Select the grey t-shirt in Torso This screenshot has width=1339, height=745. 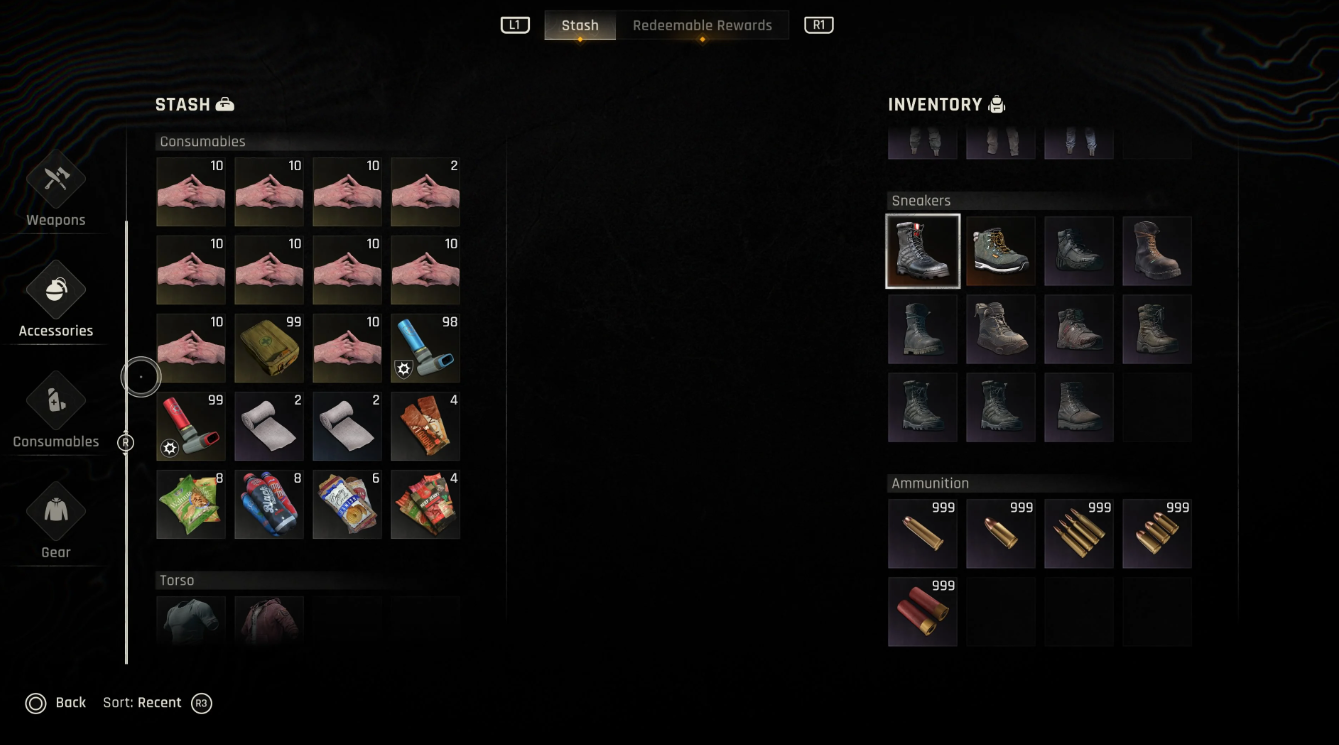point(191,621)
